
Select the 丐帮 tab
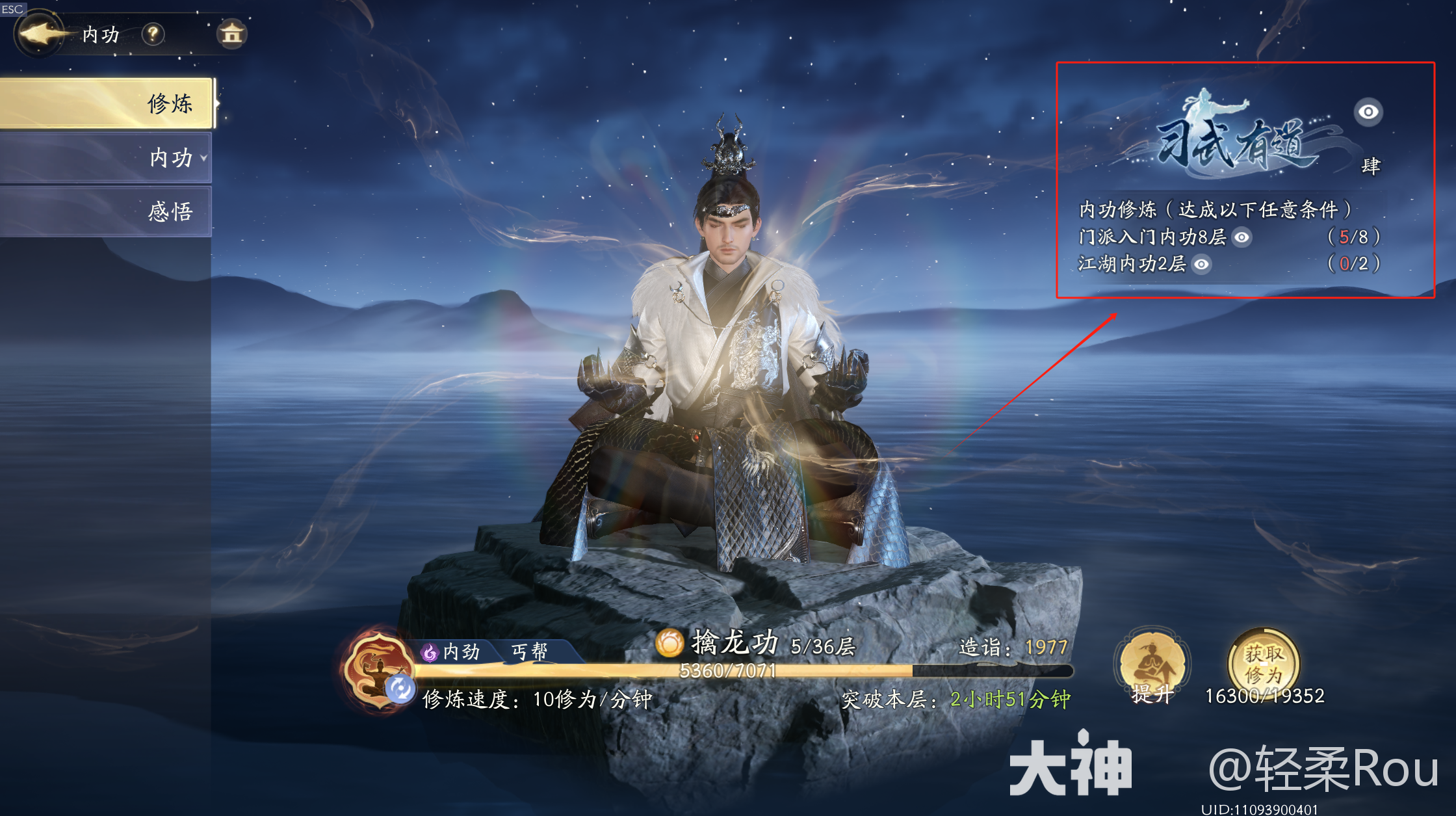point(529,651)
